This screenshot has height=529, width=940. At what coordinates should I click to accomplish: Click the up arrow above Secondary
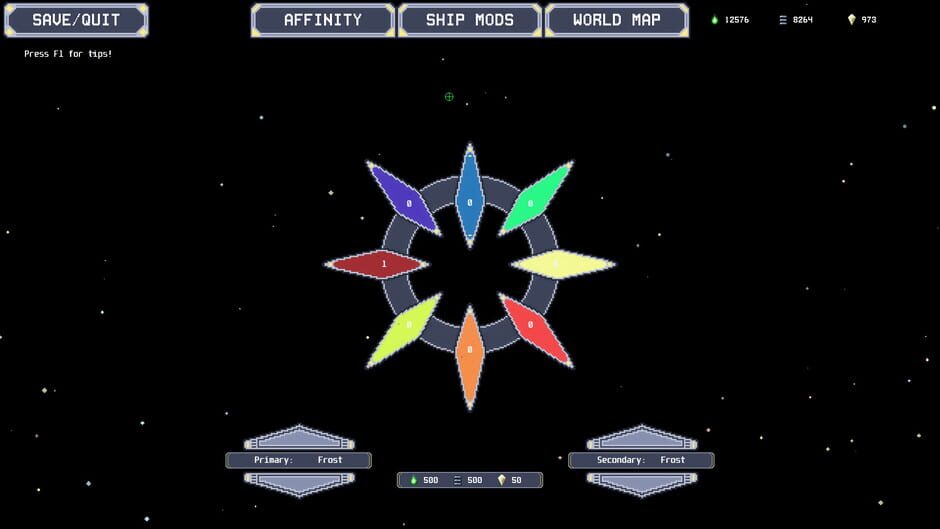pyautogui.click(x=642, y=439)
